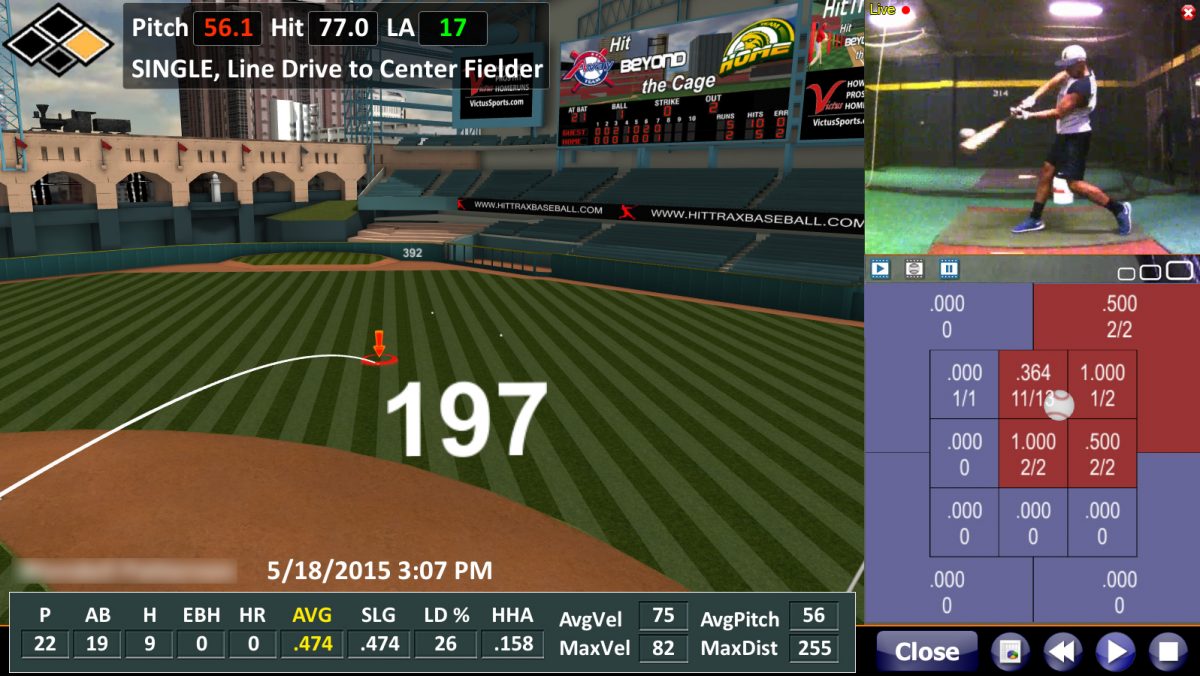
Task: Open the stats report chart icon
Action: pyautogui.click(x=1010, y=652)
